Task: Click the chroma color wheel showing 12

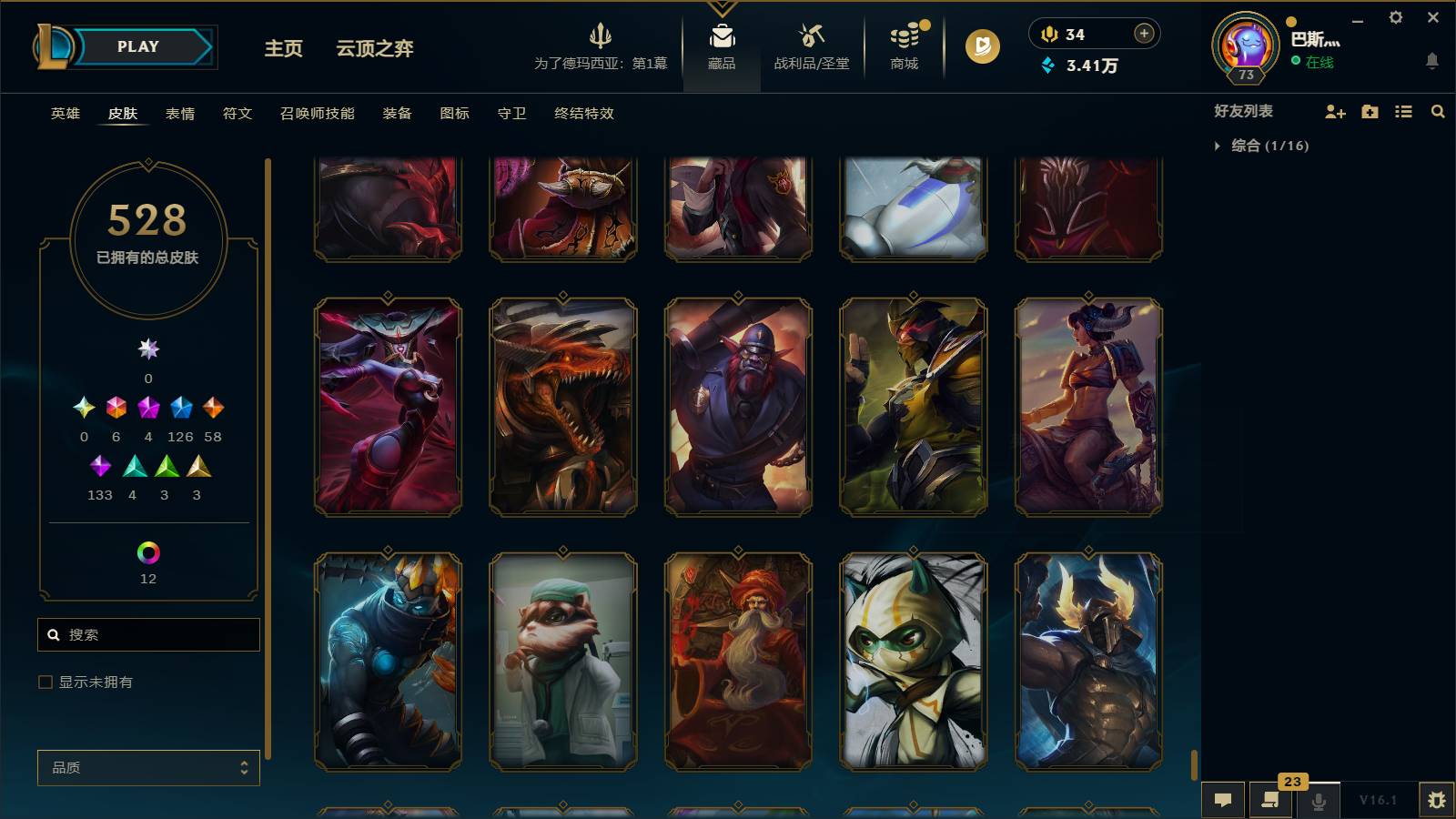Action: coord(148,551)
